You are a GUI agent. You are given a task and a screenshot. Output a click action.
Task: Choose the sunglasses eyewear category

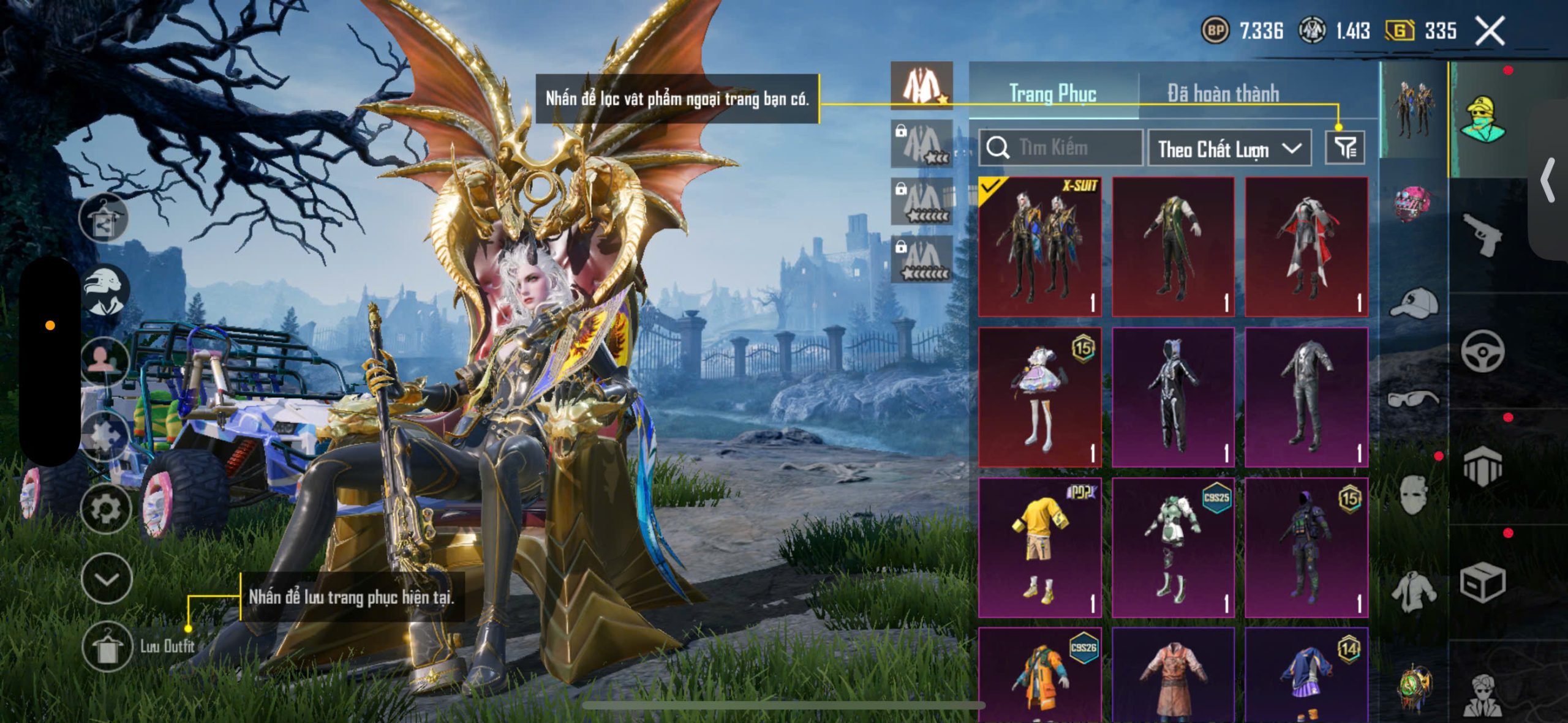[1412, 399]
